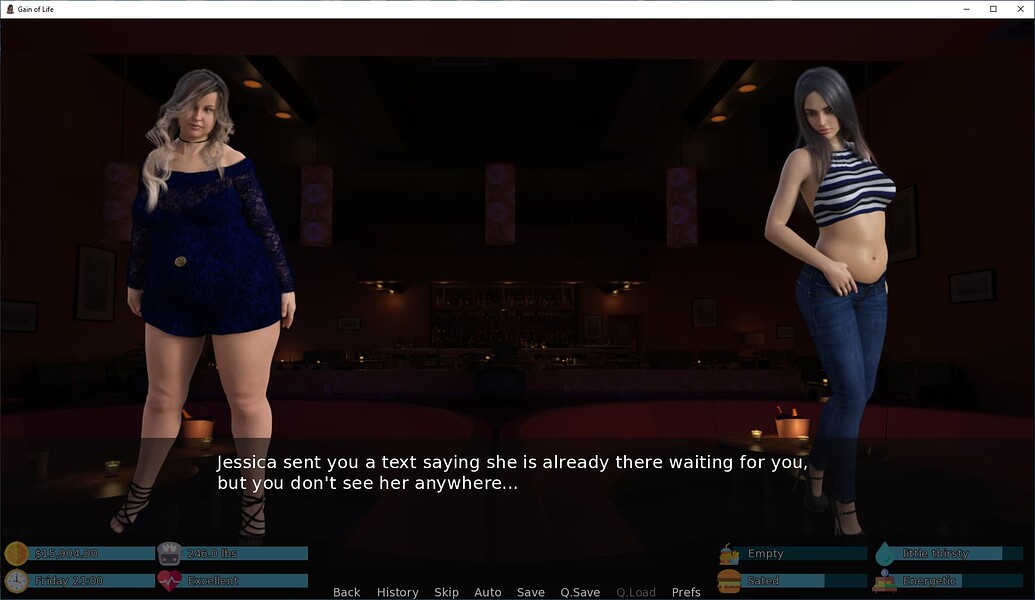1035x600 pixels.
Task: Minimize the game window
Action: coord(967,9)
